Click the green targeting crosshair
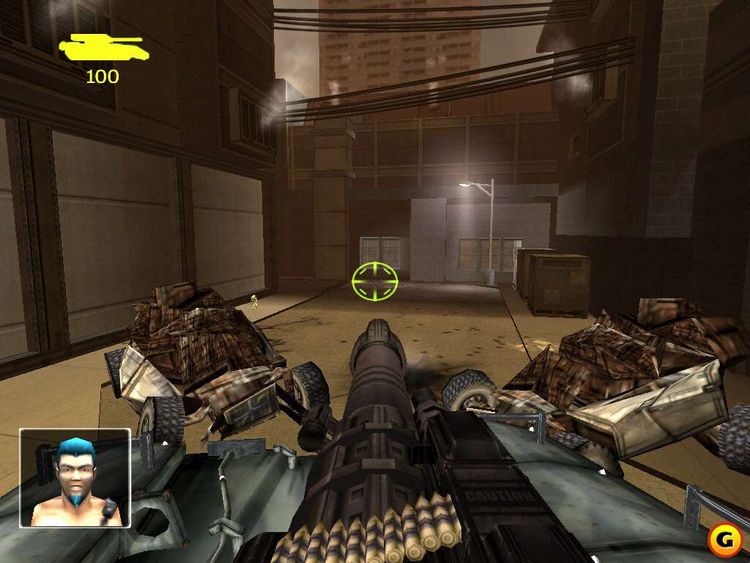The height and width of the screenshot is (563, 750). pyautogui.click(x=375, y=281)
